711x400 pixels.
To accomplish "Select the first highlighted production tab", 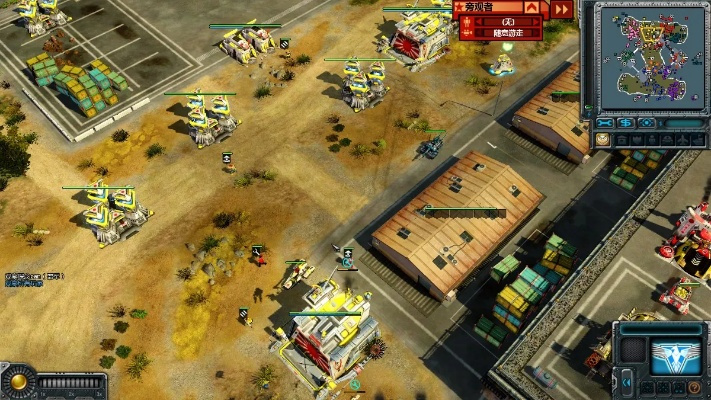I will point(603,141).
